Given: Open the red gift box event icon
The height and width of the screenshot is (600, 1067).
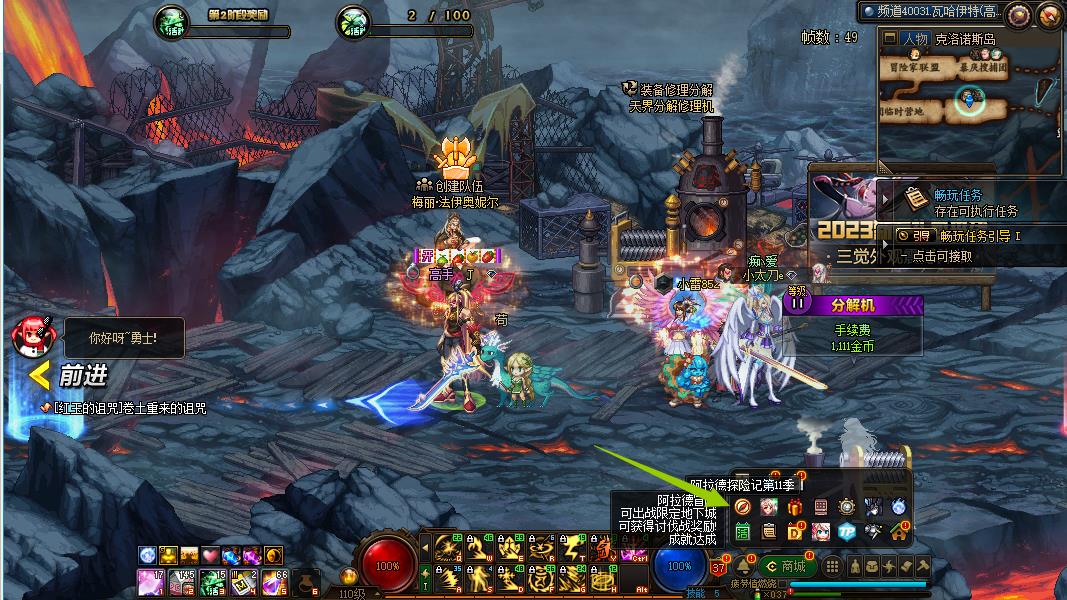Looking at the screenshot, I should pos(795,507).
